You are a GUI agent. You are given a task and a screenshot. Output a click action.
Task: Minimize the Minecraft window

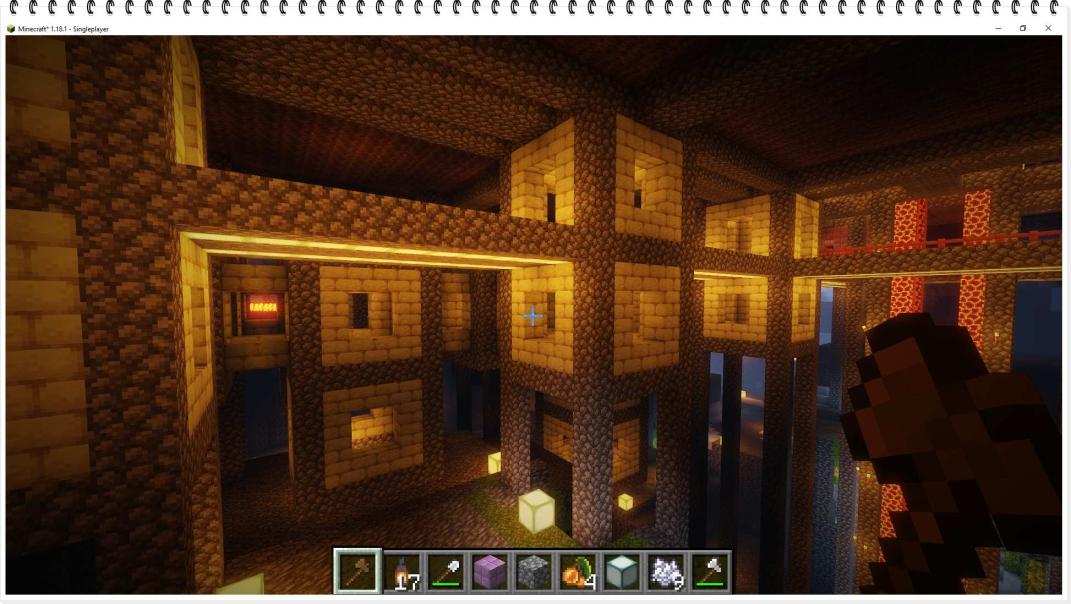tap(998, 28)
